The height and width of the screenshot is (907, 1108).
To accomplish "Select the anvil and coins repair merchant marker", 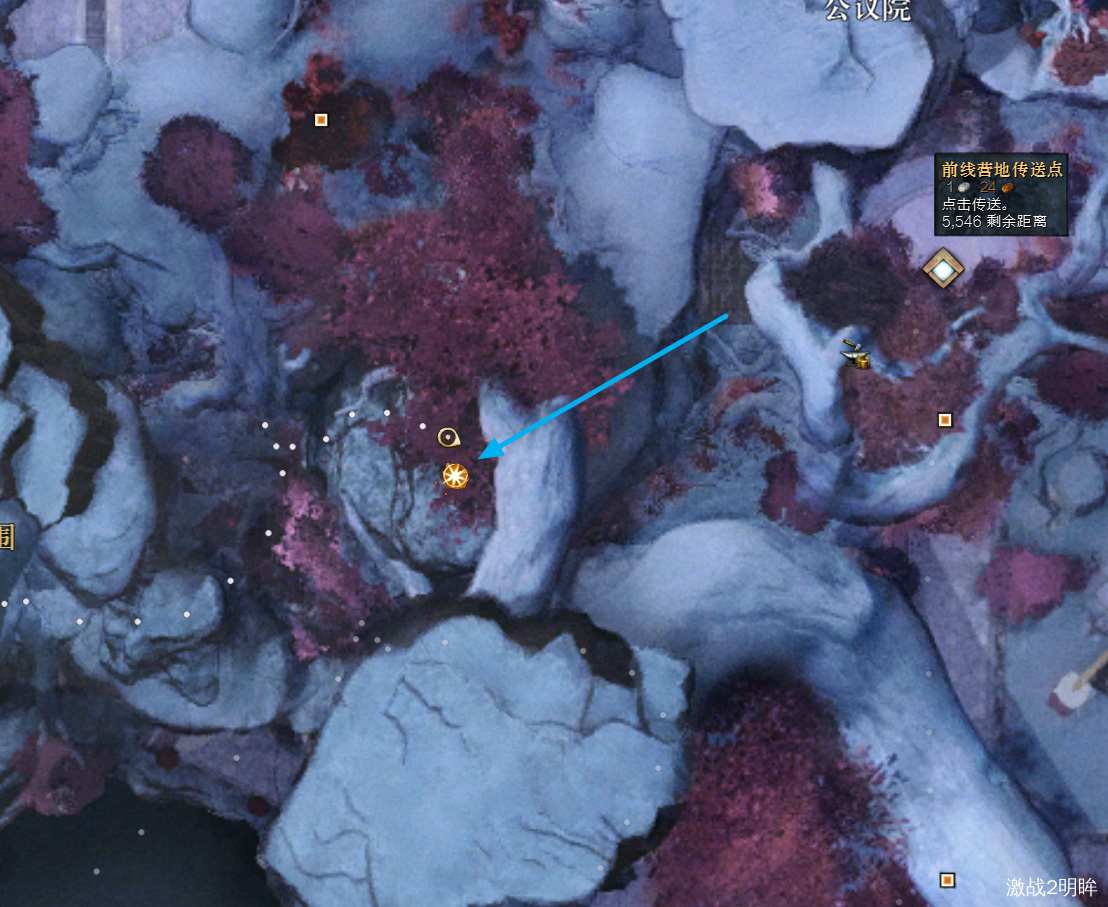I will 855,355.
